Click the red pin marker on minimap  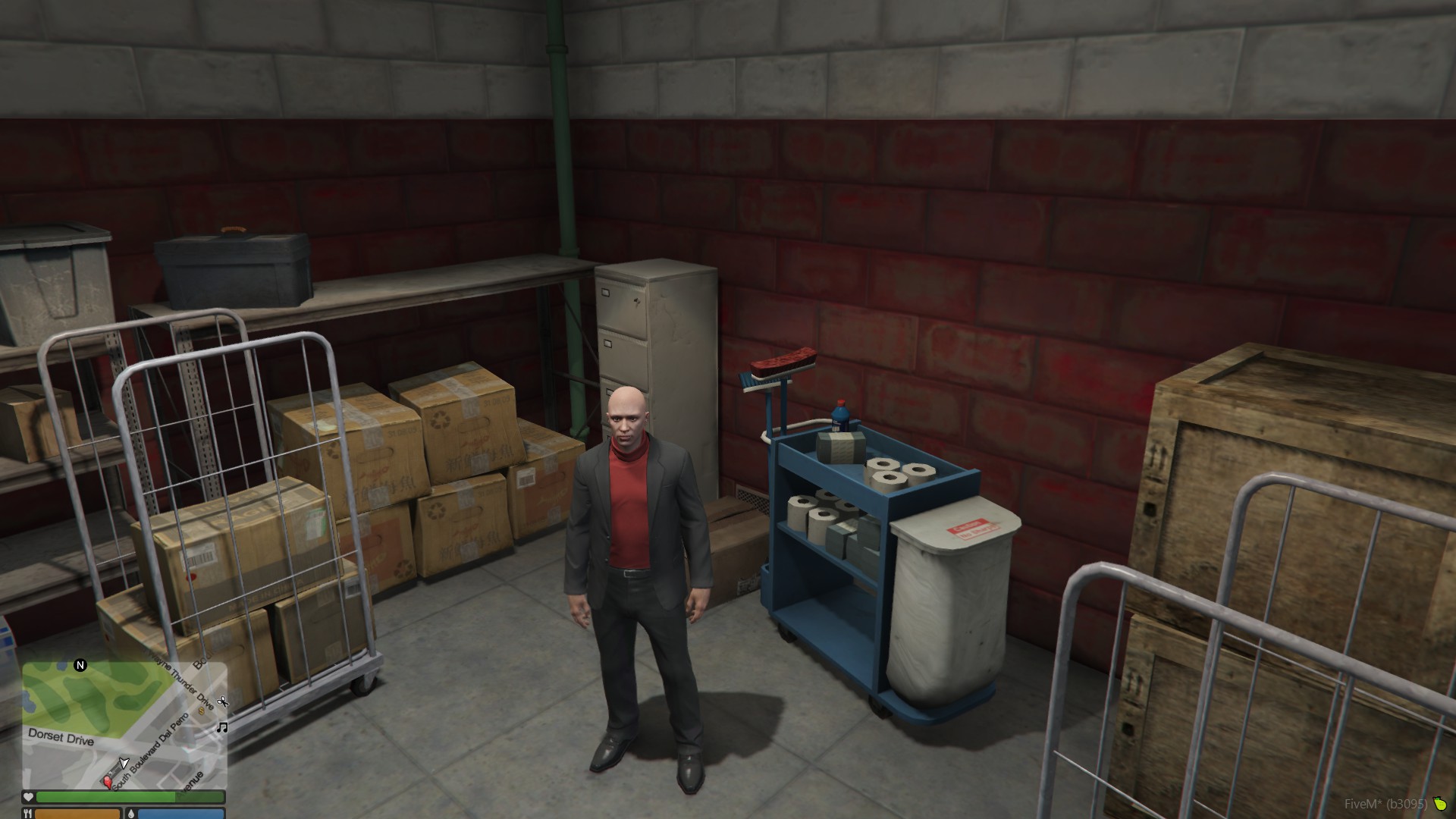[x=107, y=781]
